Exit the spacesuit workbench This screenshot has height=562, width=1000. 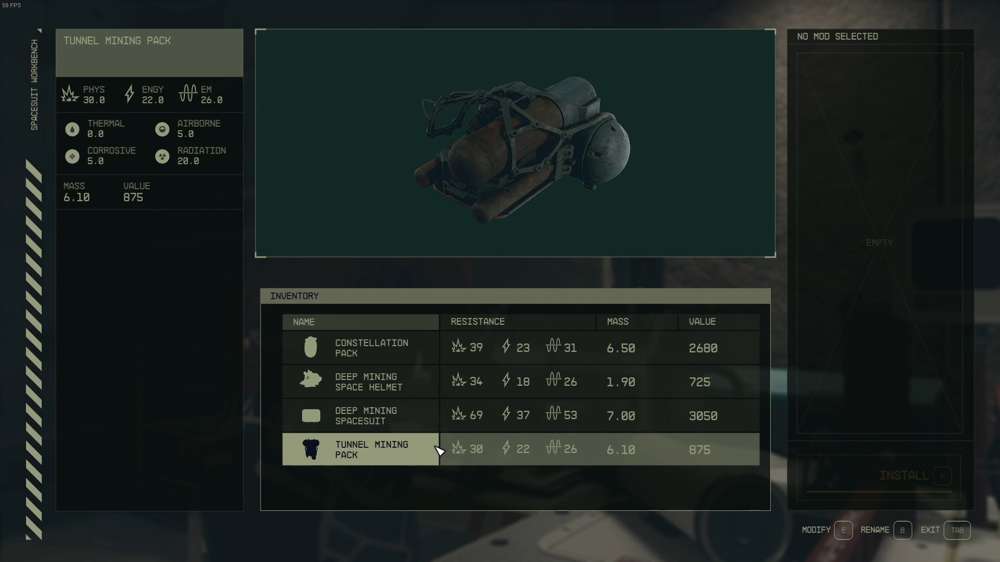[x=945, y=530]
